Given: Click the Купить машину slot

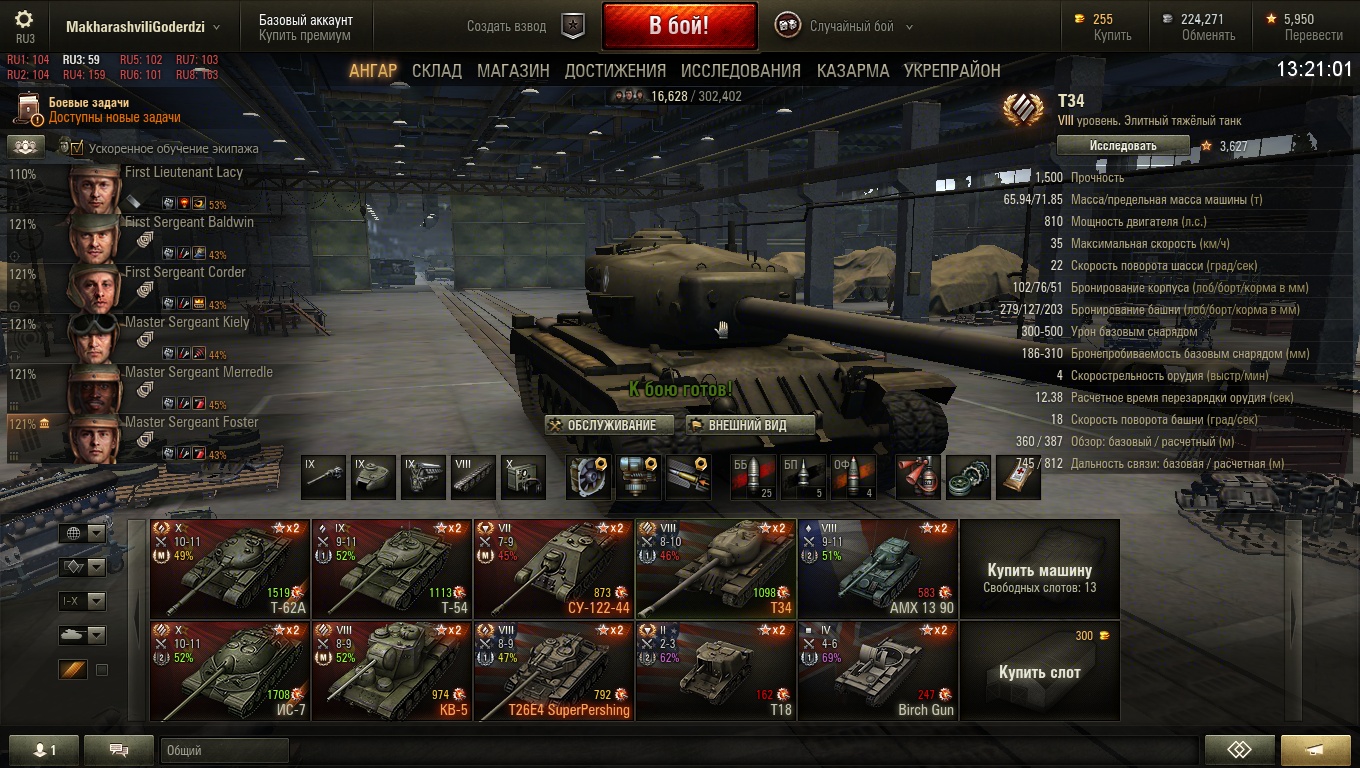Looking at the screenshot, I should point(1039,568).
